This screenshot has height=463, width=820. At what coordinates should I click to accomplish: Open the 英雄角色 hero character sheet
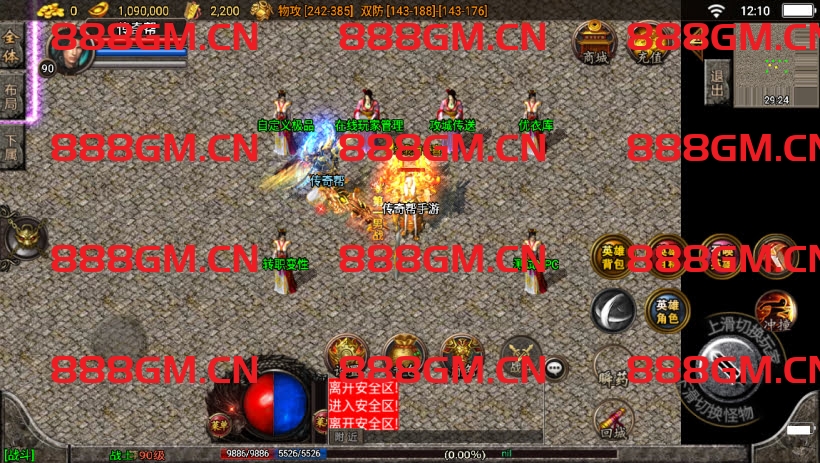(x=665, y=310)
